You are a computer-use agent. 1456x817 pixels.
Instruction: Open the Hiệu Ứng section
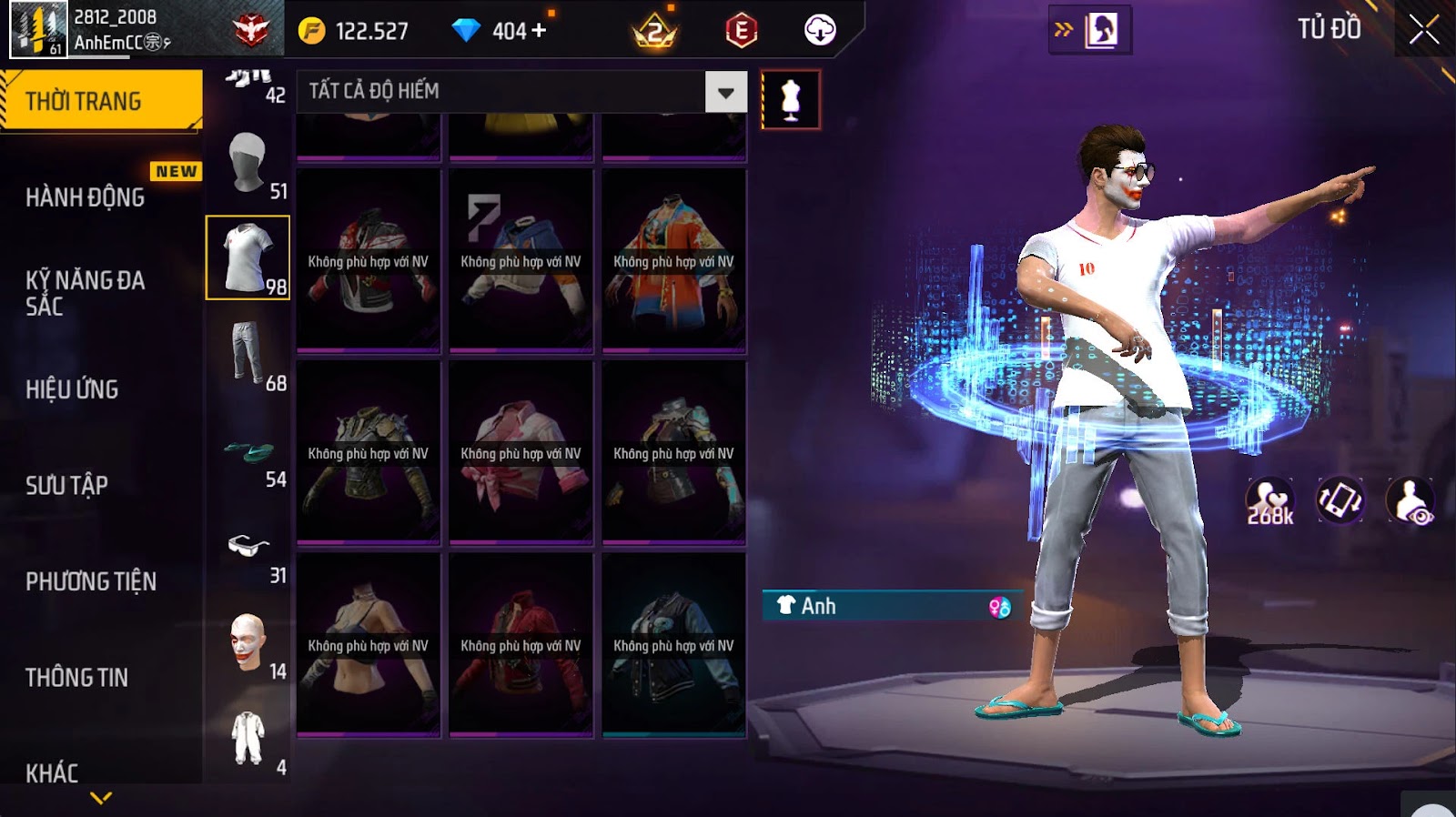pyautogui.click(x=72, y=389)
